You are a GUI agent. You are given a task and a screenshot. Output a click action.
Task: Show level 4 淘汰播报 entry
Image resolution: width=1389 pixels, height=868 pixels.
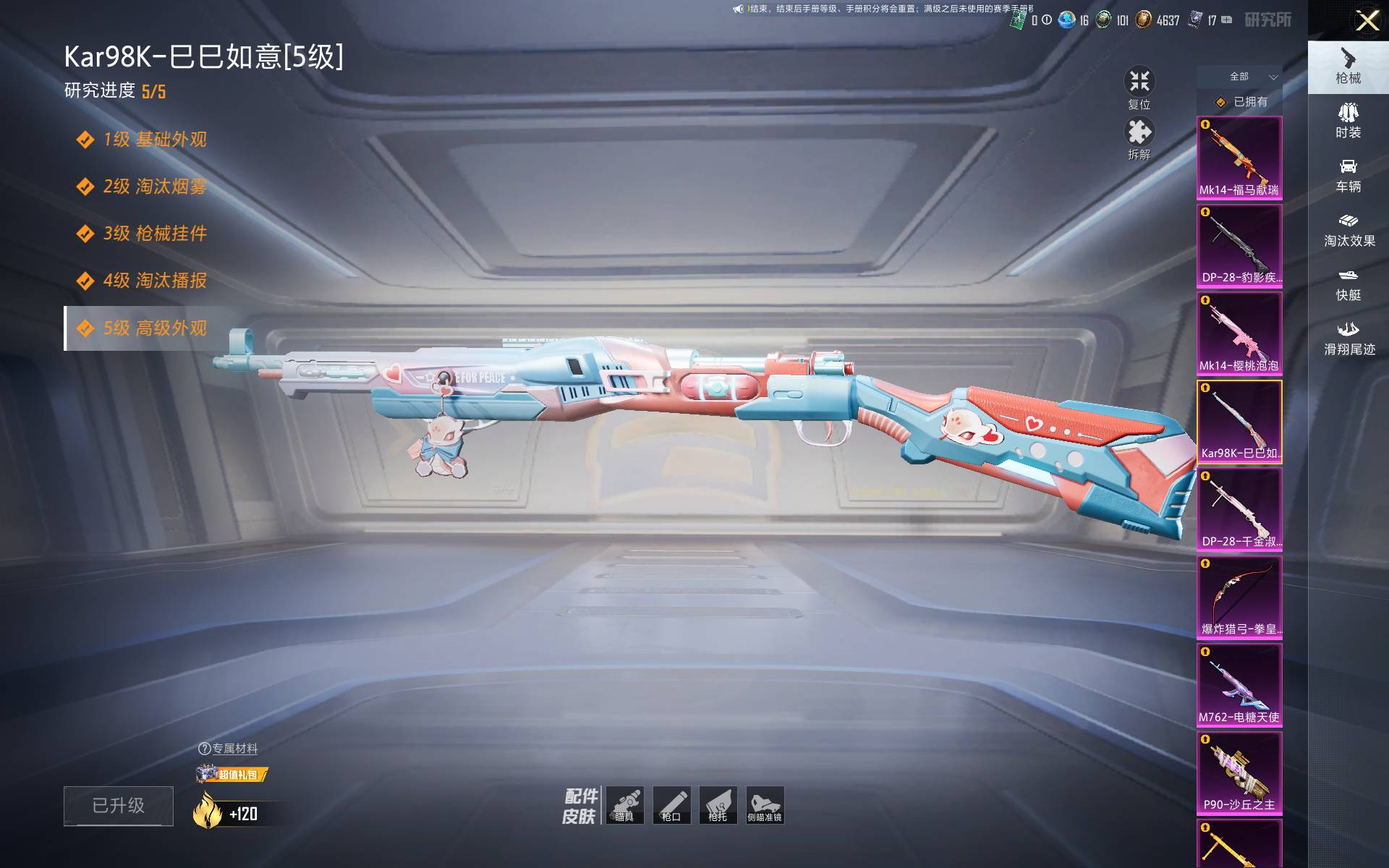154,281
